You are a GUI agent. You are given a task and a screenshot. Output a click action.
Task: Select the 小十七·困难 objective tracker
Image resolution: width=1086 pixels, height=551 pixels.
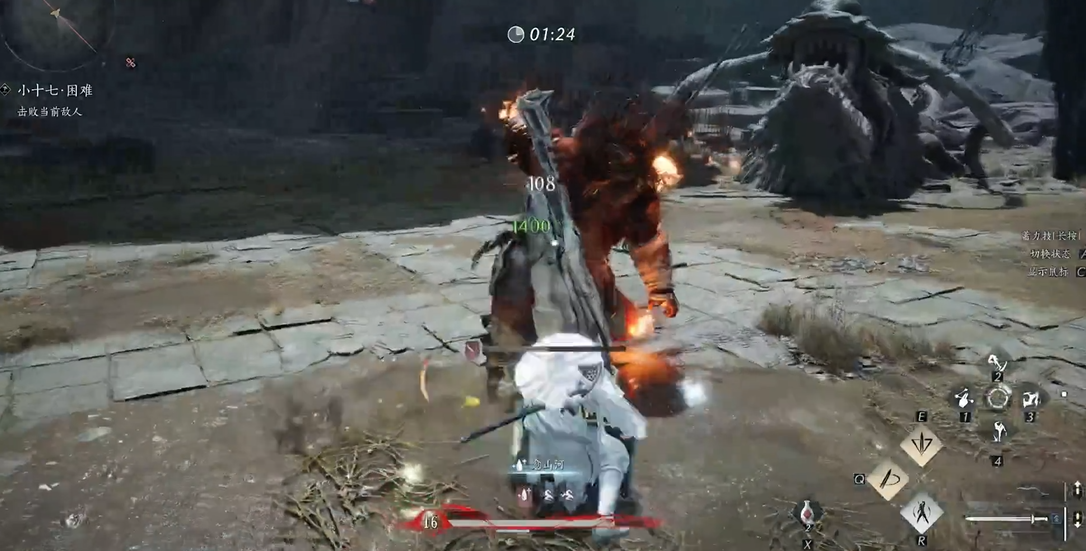coord(54,90)
